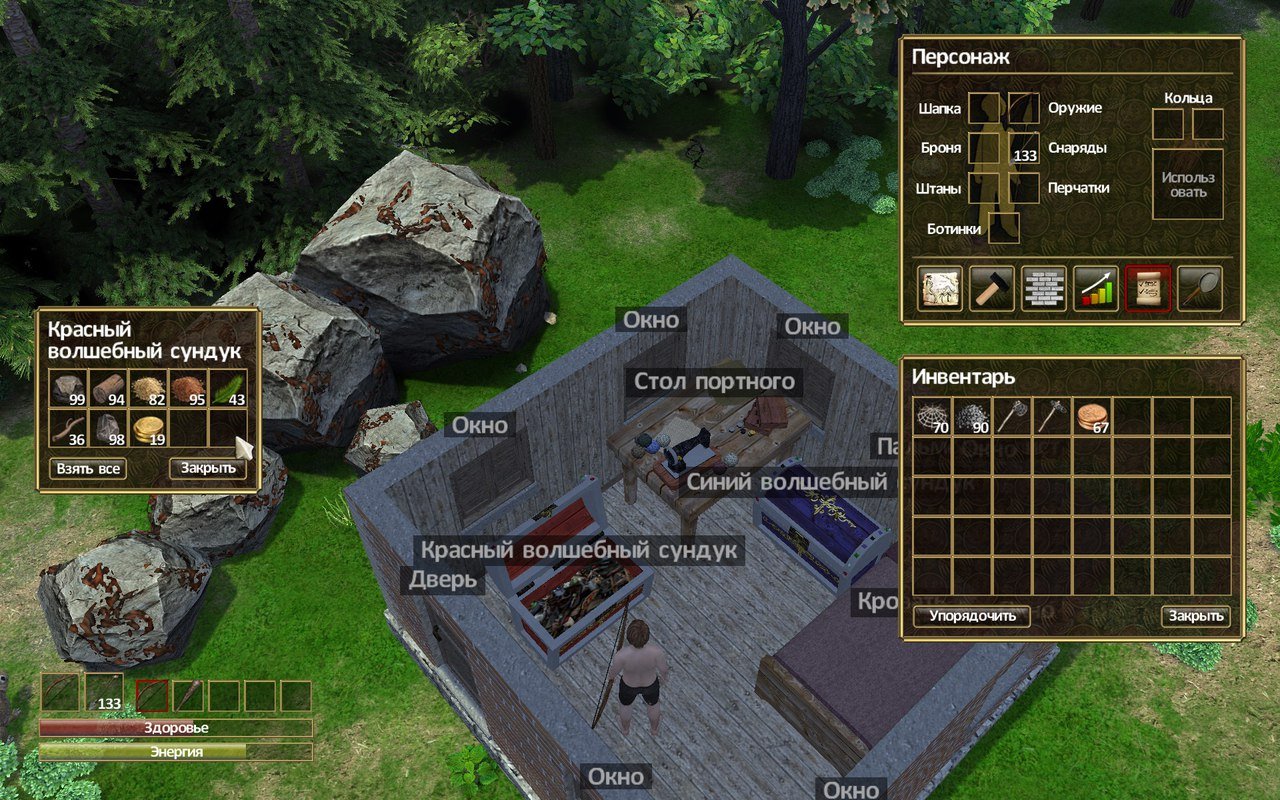Click the Использовать button in character panel
This screenshot has width=1280, height=800.
[x=1188, y=184]
